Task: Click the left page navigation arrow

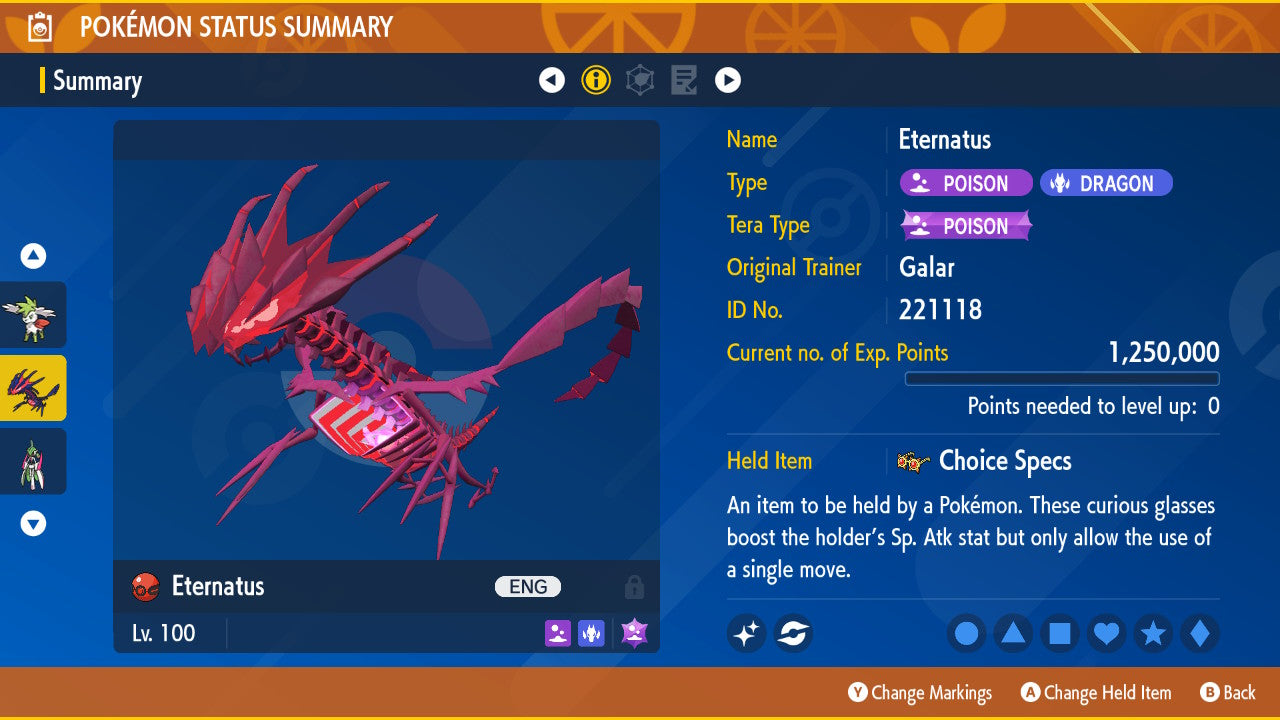Action: click(552, 79)
